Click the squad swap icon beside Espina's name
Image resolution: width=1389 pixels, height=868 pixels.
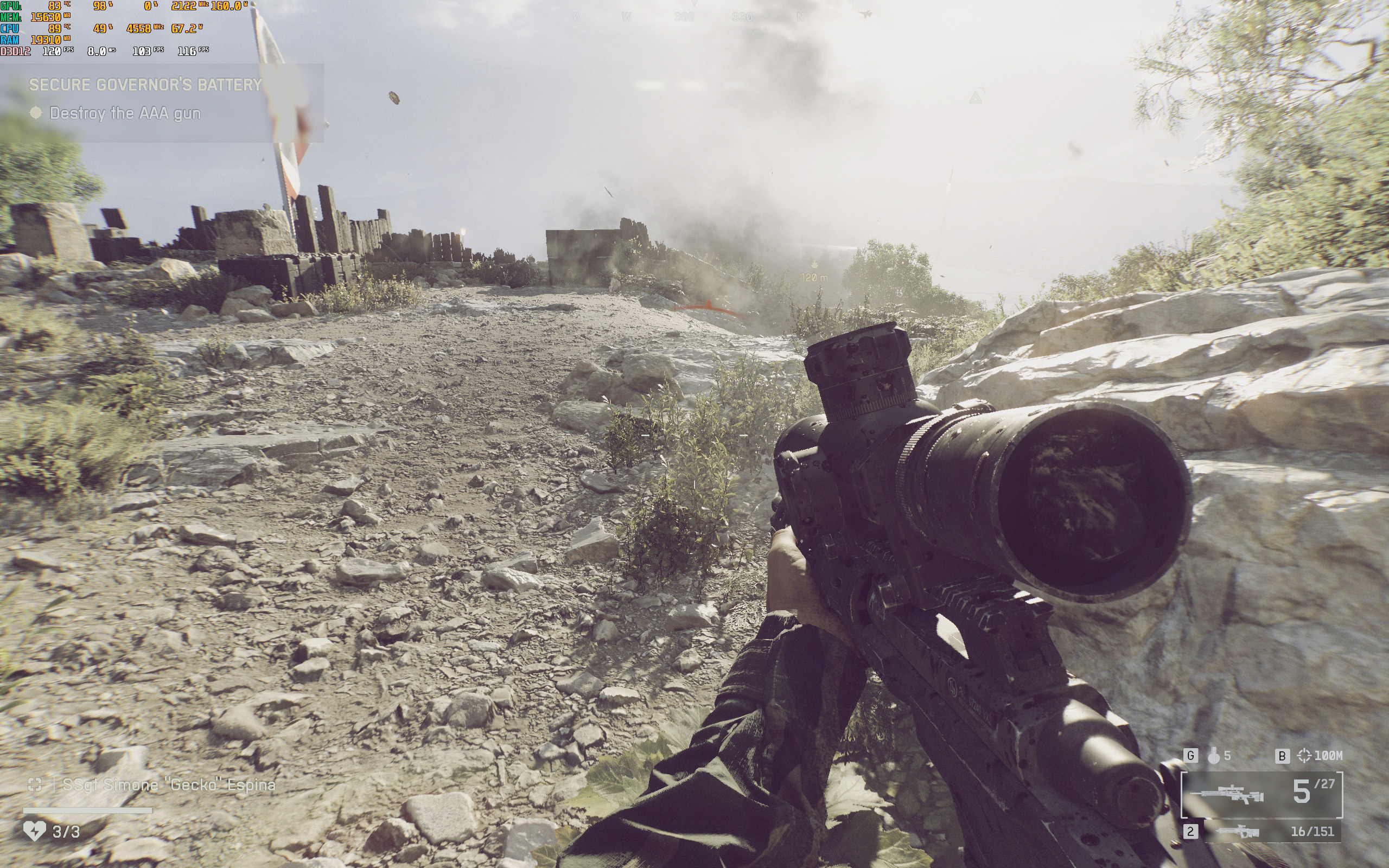click(36, 784)
